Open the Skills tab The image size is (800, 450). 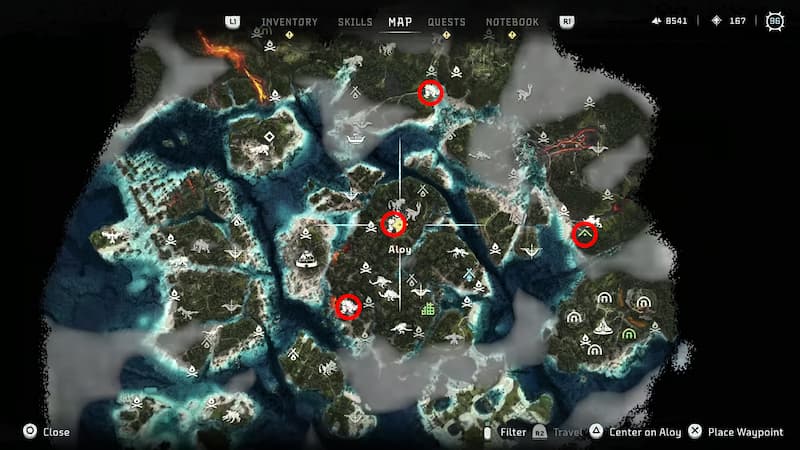click(355, 22)
